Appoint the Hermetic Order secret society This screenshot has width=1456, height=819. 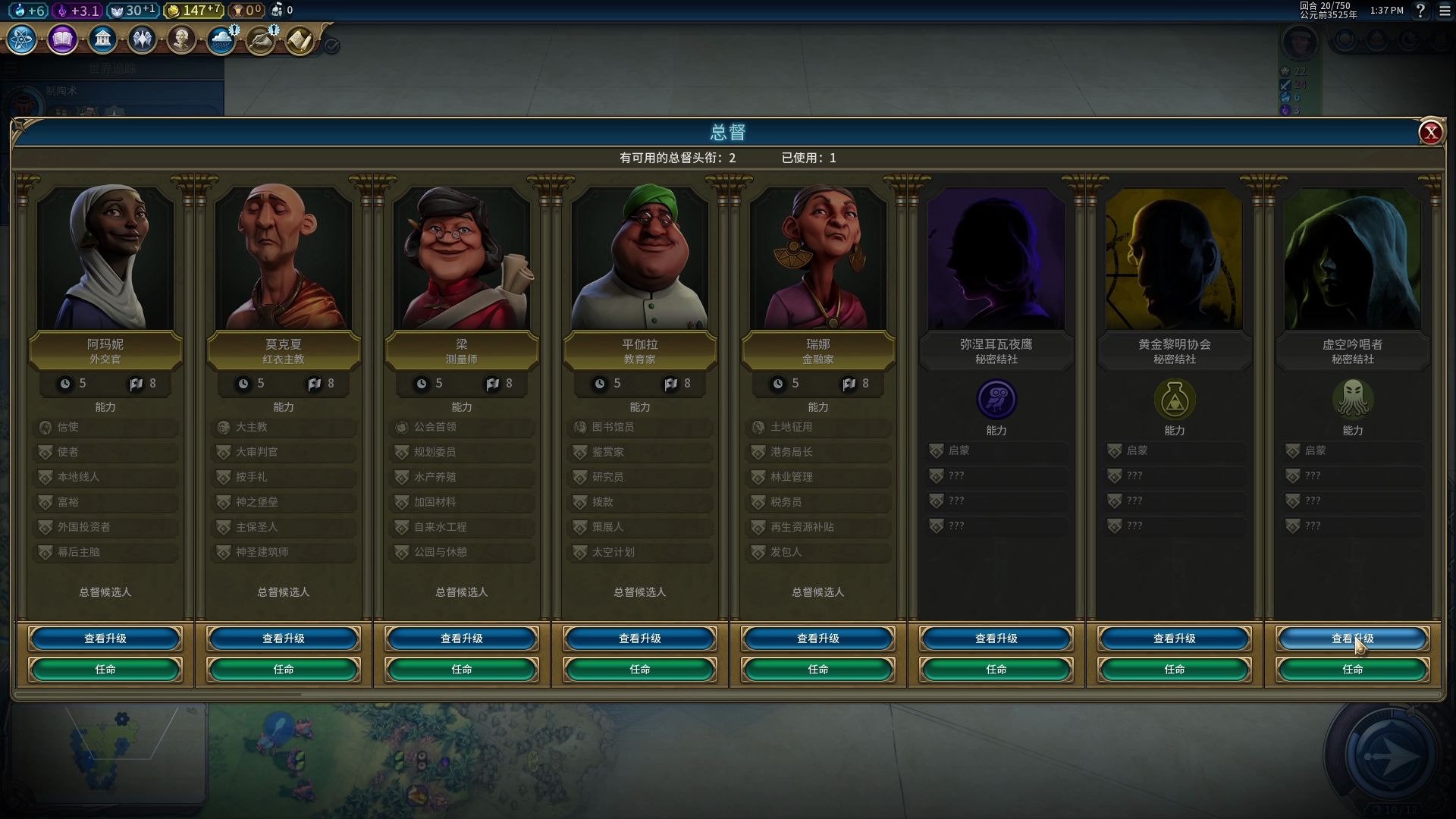[1175, 670]
